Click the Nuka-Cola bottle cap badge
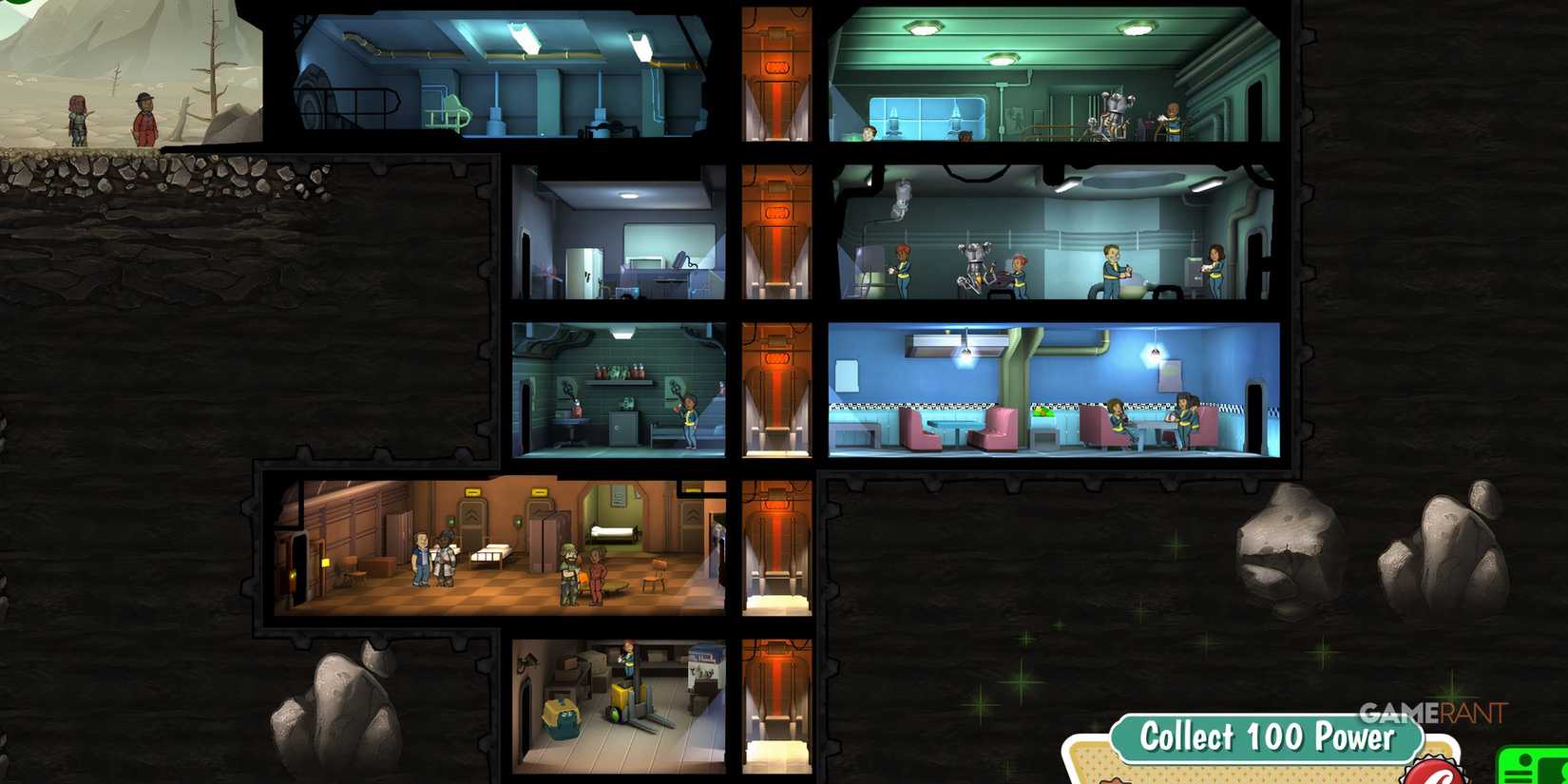Image resolution: width=1568 pixels, height=784 pixels. [1435, 772]
